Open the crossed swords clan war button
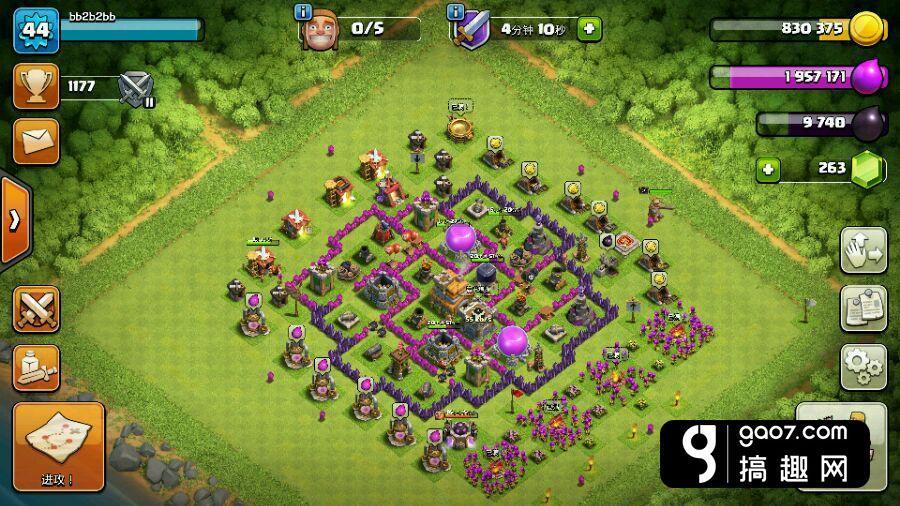 (35, 309)
